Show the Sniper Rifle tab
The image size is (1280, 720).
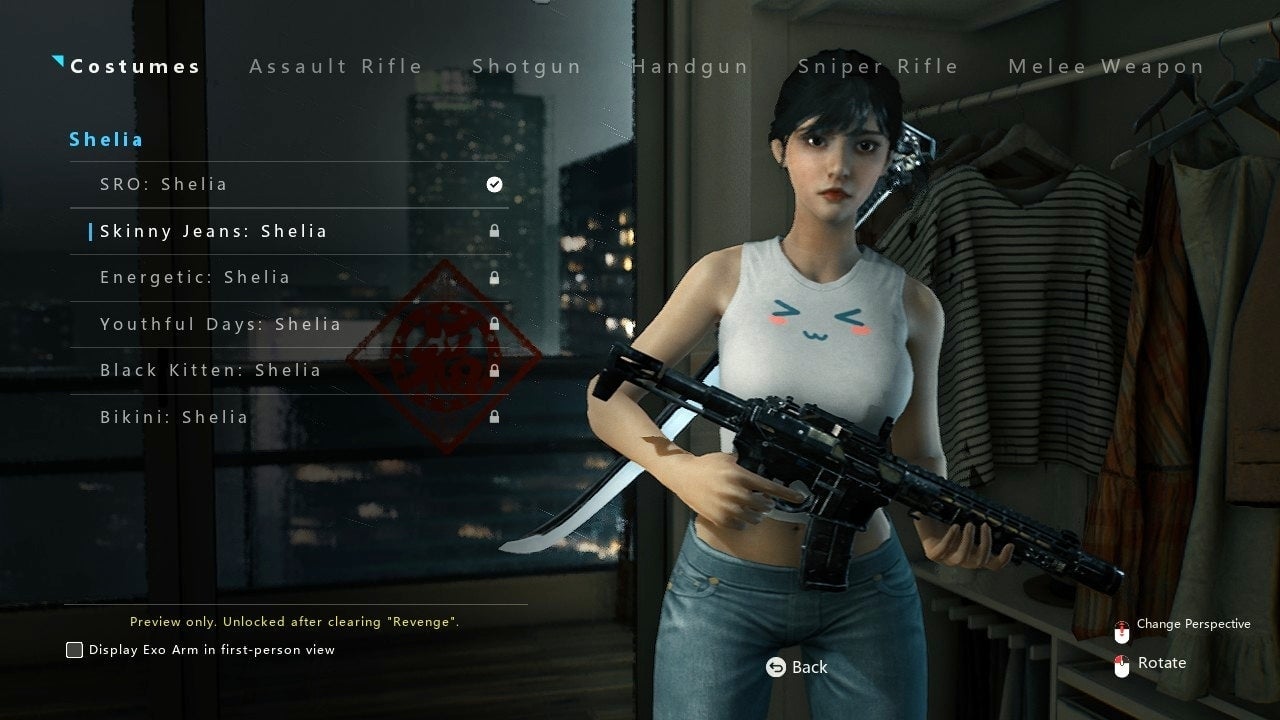[878, 67]
